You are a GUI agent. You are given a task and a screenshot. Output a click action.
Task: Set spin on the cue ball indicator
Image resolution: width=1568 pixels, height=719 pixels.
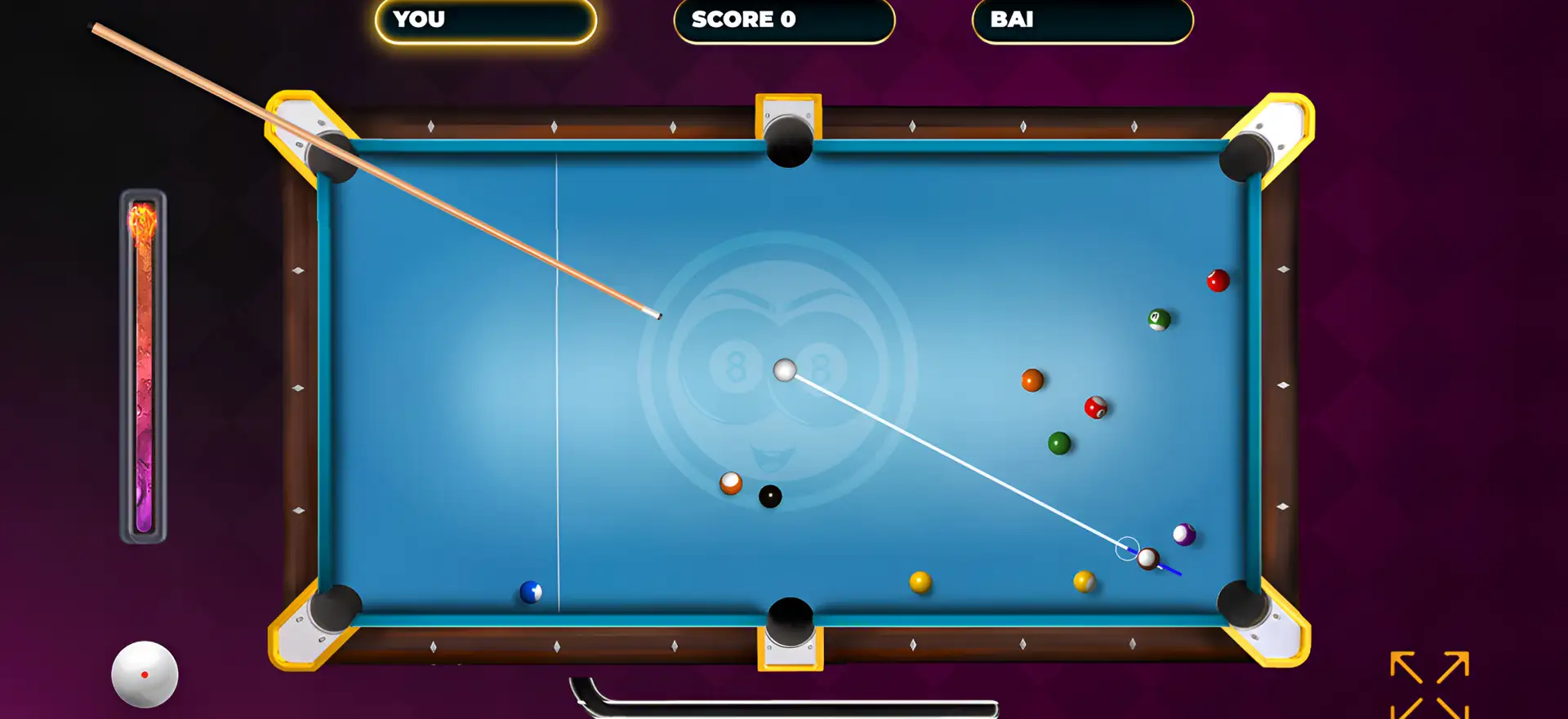[x=145, y=674]
